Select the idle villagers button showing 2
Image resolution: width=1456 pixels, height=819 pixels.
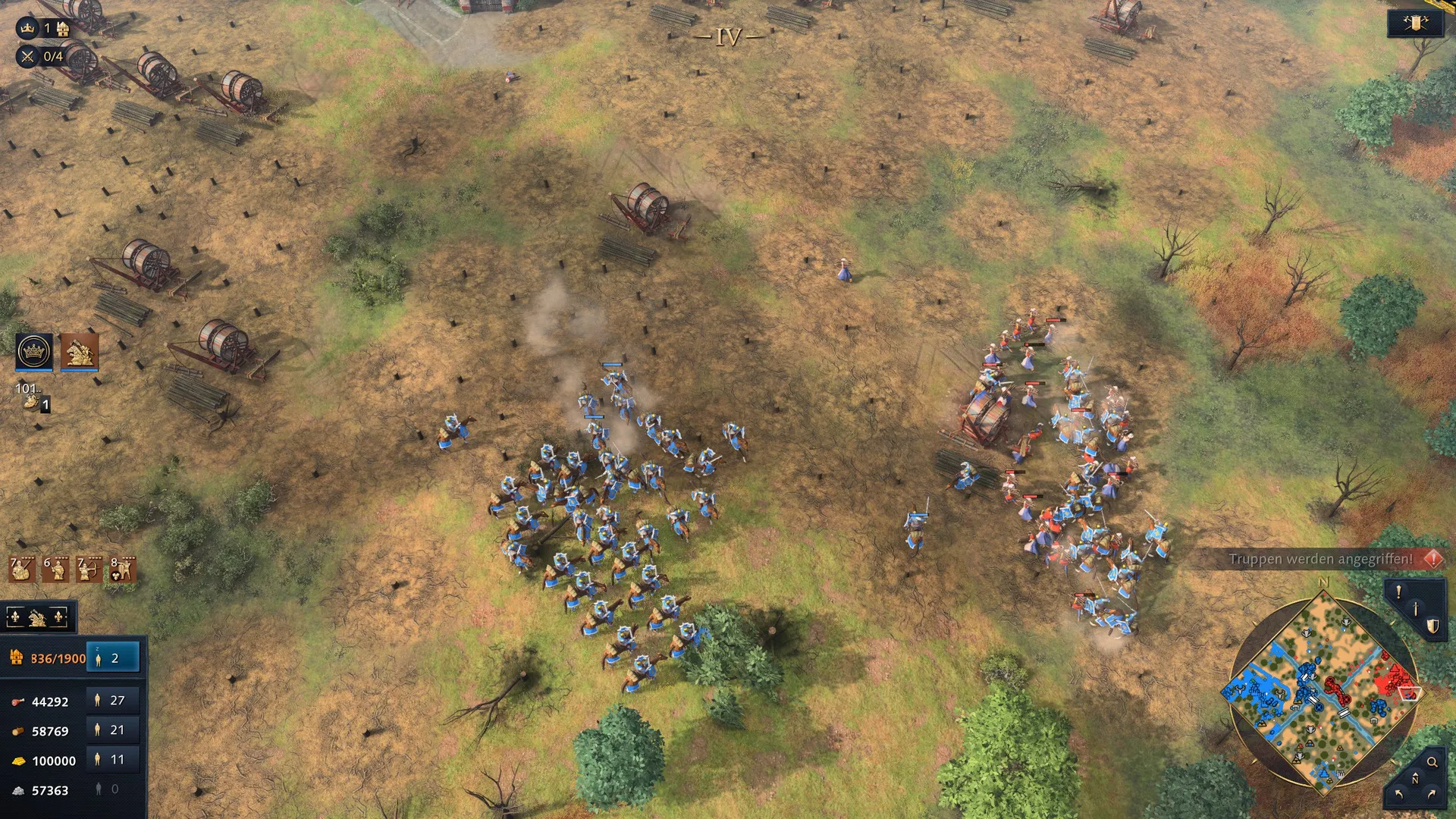pyautogui.click(x=113, y=658)
